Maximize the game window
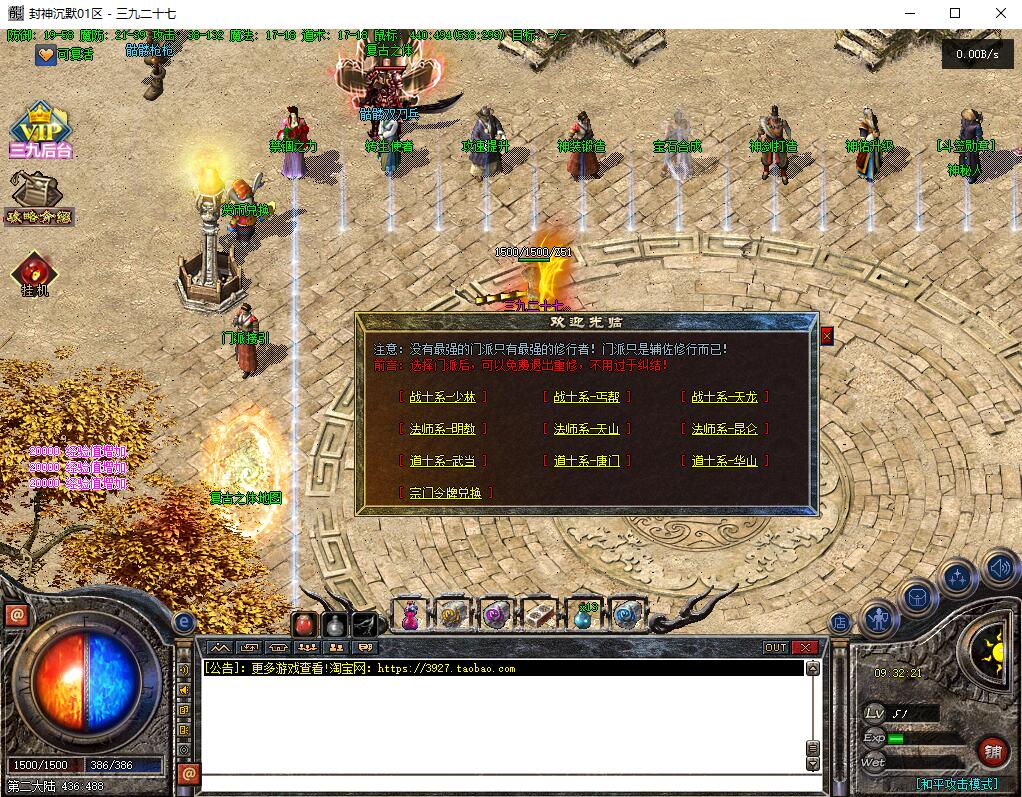1022x797 pixels. tap(955, 13)
